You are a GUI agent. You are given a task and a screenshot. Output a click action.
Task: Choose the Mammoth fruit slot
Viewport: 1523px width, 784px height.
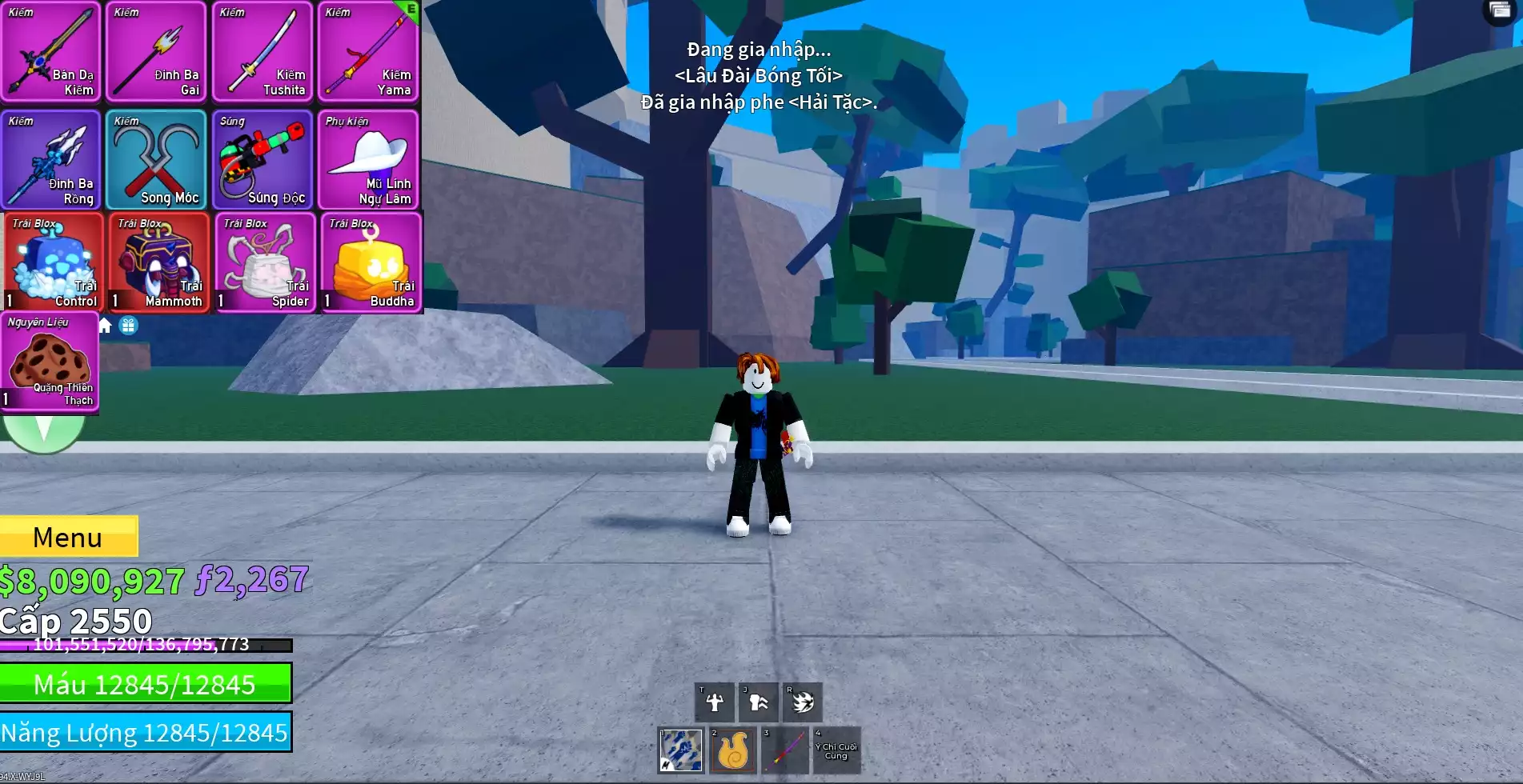click(158, 262)
